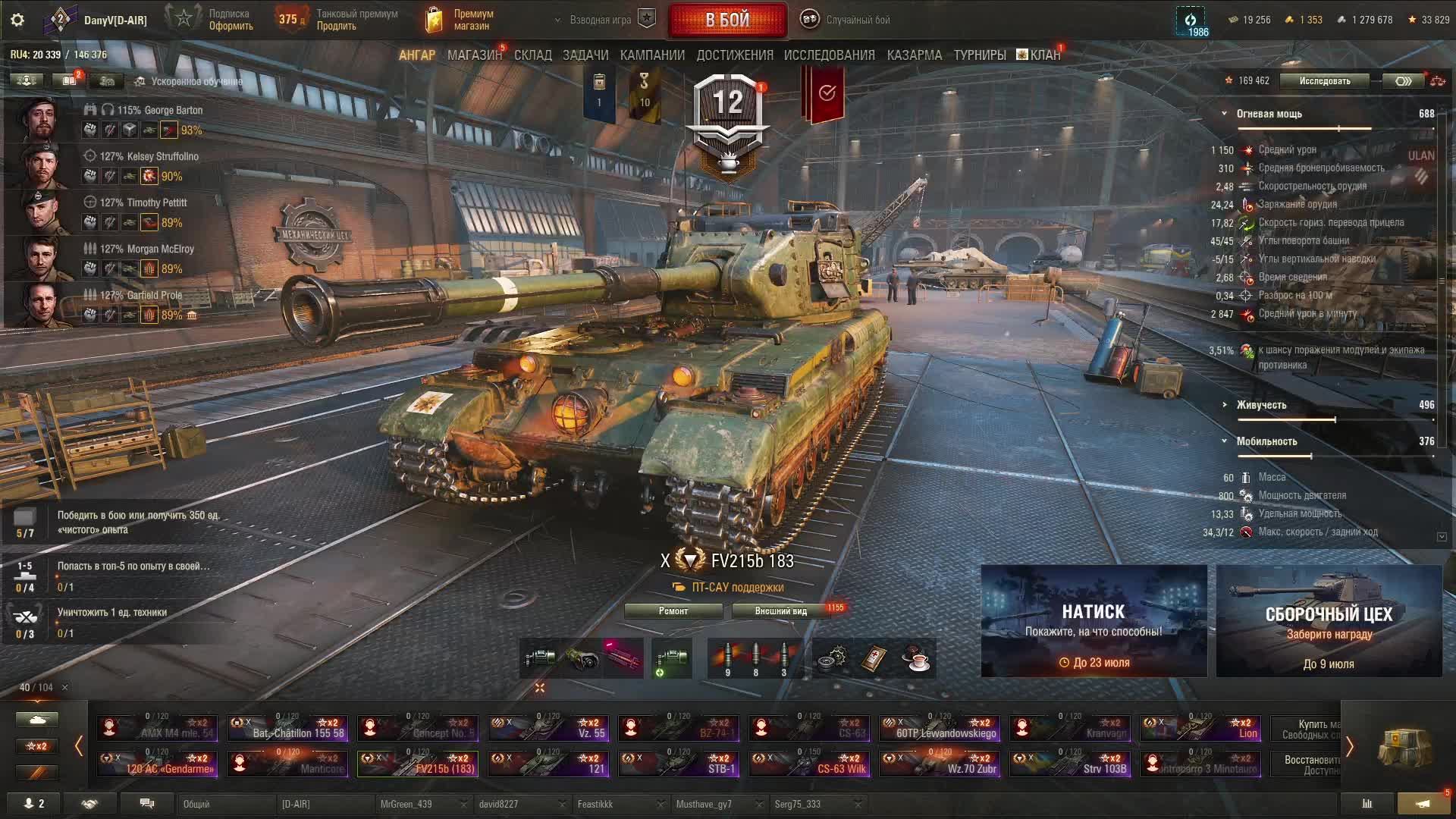This screenshot has width=1456, height=819.
Task: Open the КАЗАРМА tab
Action: click(x=914, y=55)
